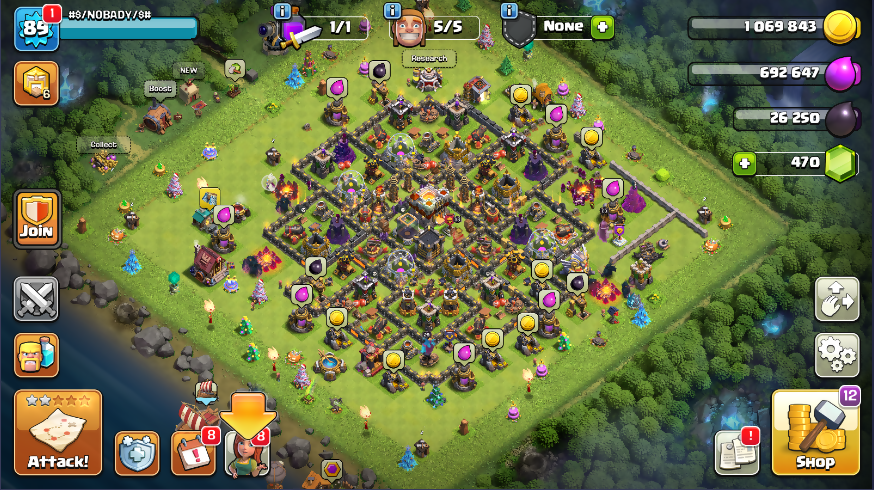This screenshot has width=874, height=490.
Task: Open the calendar events button
Action: point(192,452)
